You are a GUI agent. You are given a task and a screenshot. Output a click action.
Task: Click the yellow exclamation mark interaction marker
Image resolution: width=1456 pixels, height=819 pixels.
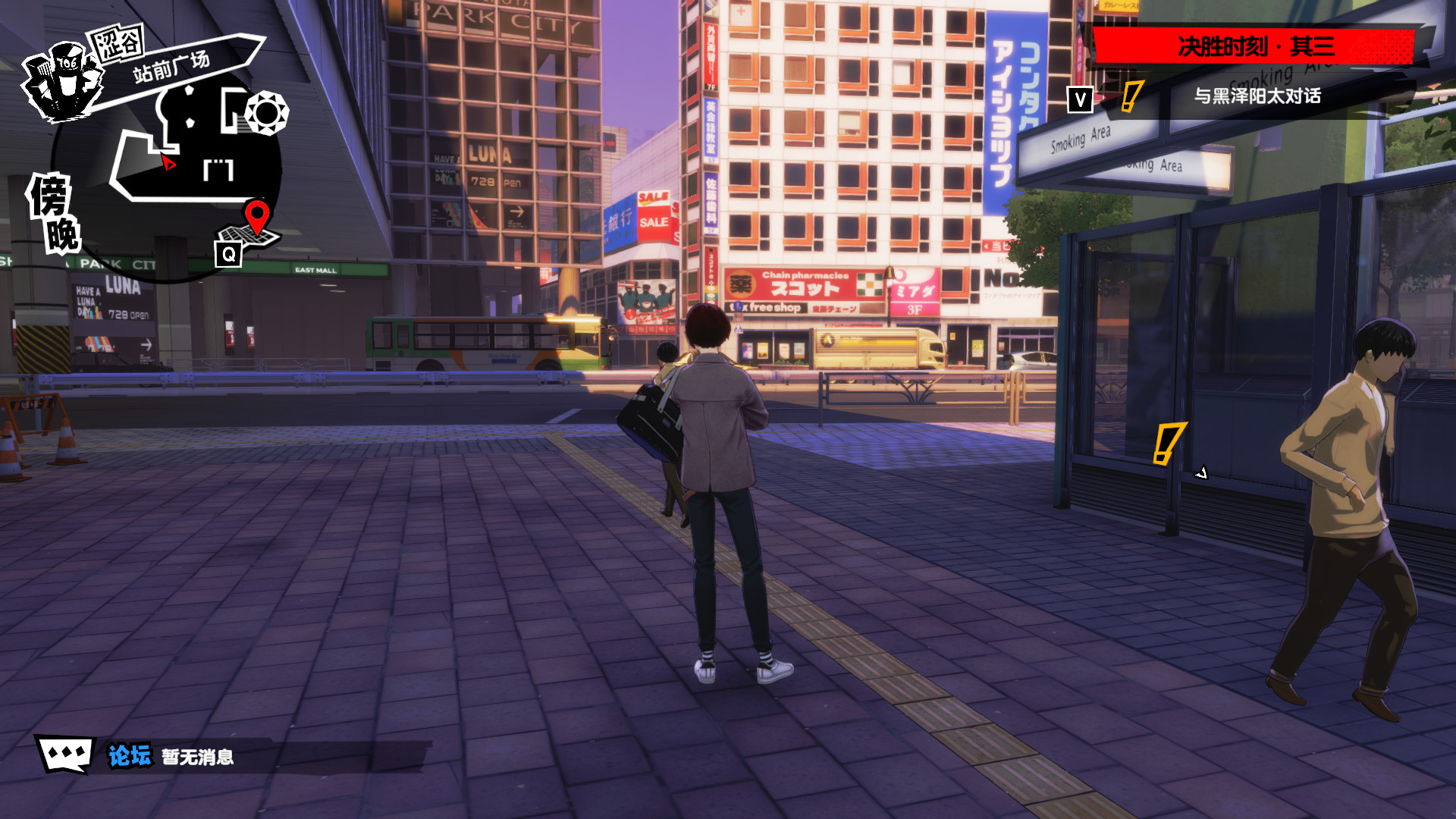tap(1167, 443)
